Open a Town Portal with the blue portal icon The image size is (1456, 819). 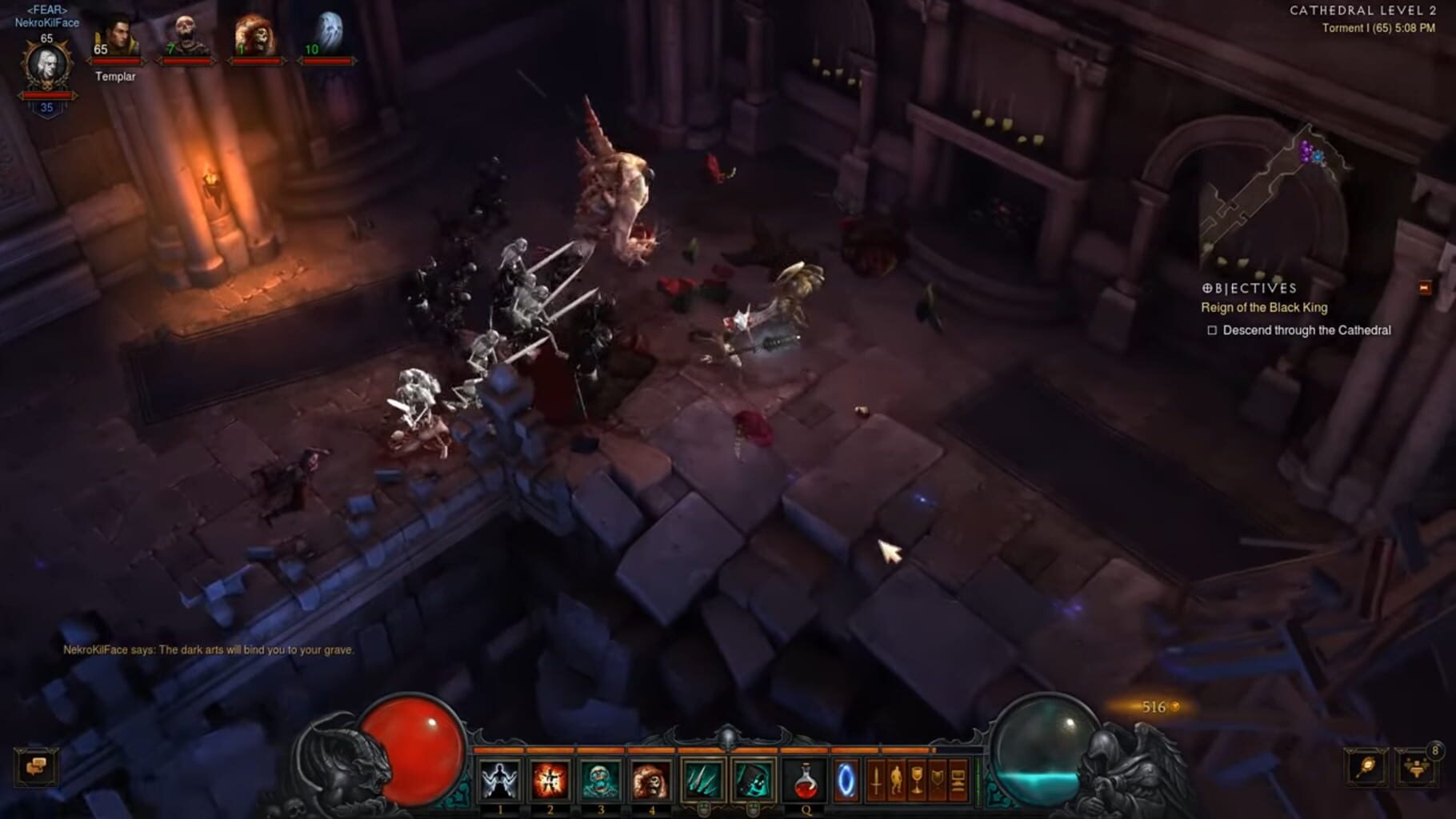pos(847,780)
